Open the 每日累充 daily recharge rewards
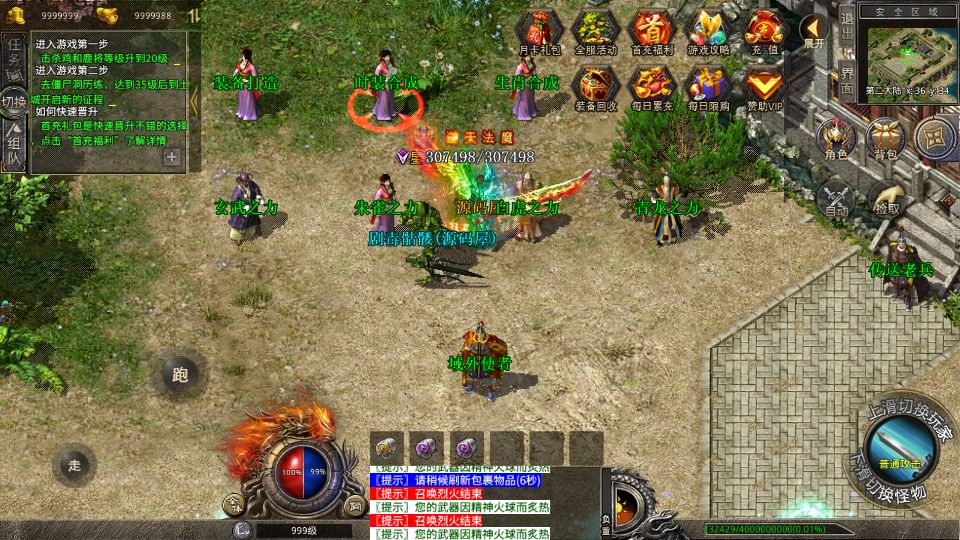Viewport: 960px width, 540px height. click(x=651, y=87)
